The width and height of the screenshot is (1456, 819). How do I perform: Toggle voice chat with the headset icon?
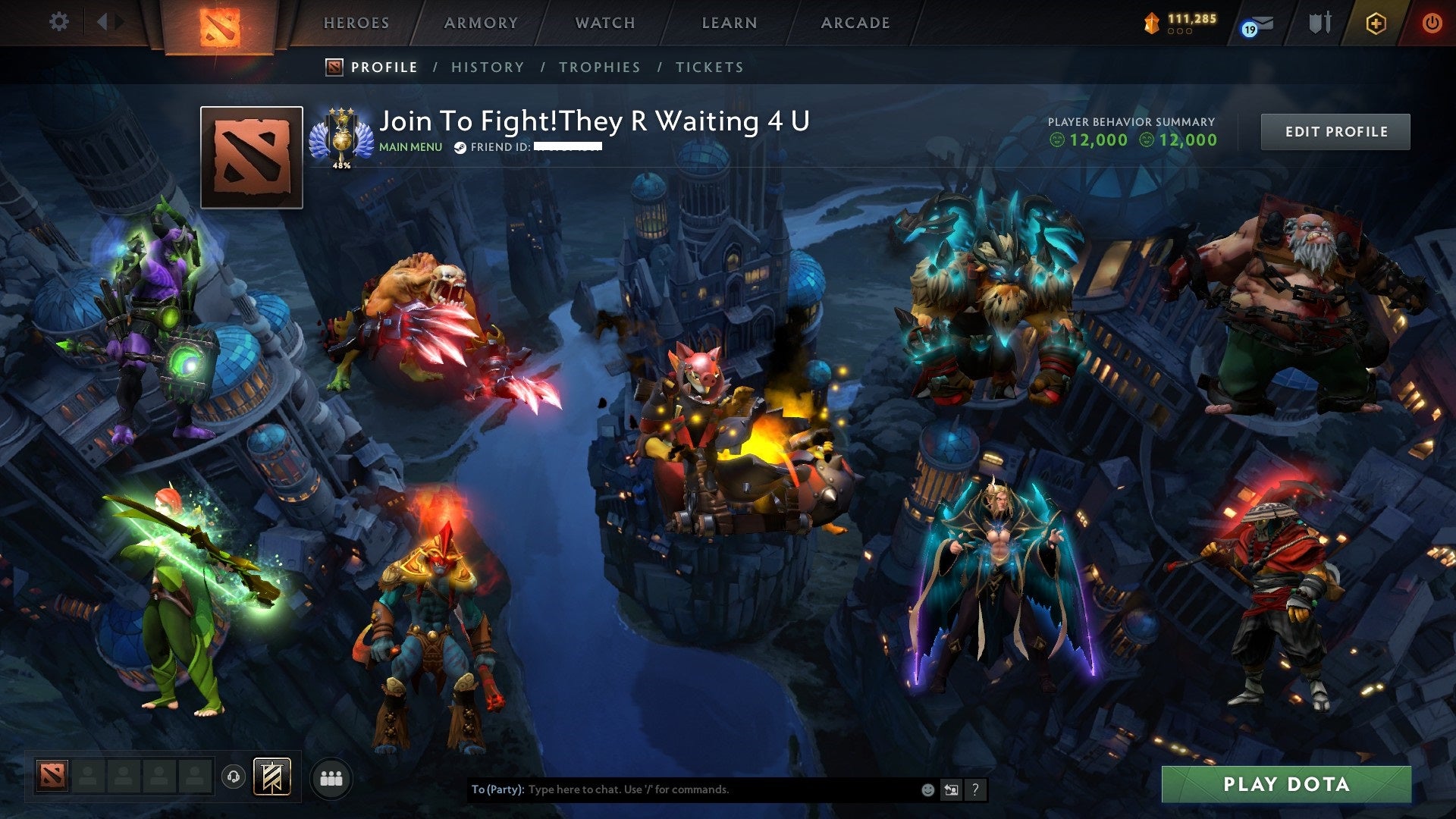tap(233, 776)
